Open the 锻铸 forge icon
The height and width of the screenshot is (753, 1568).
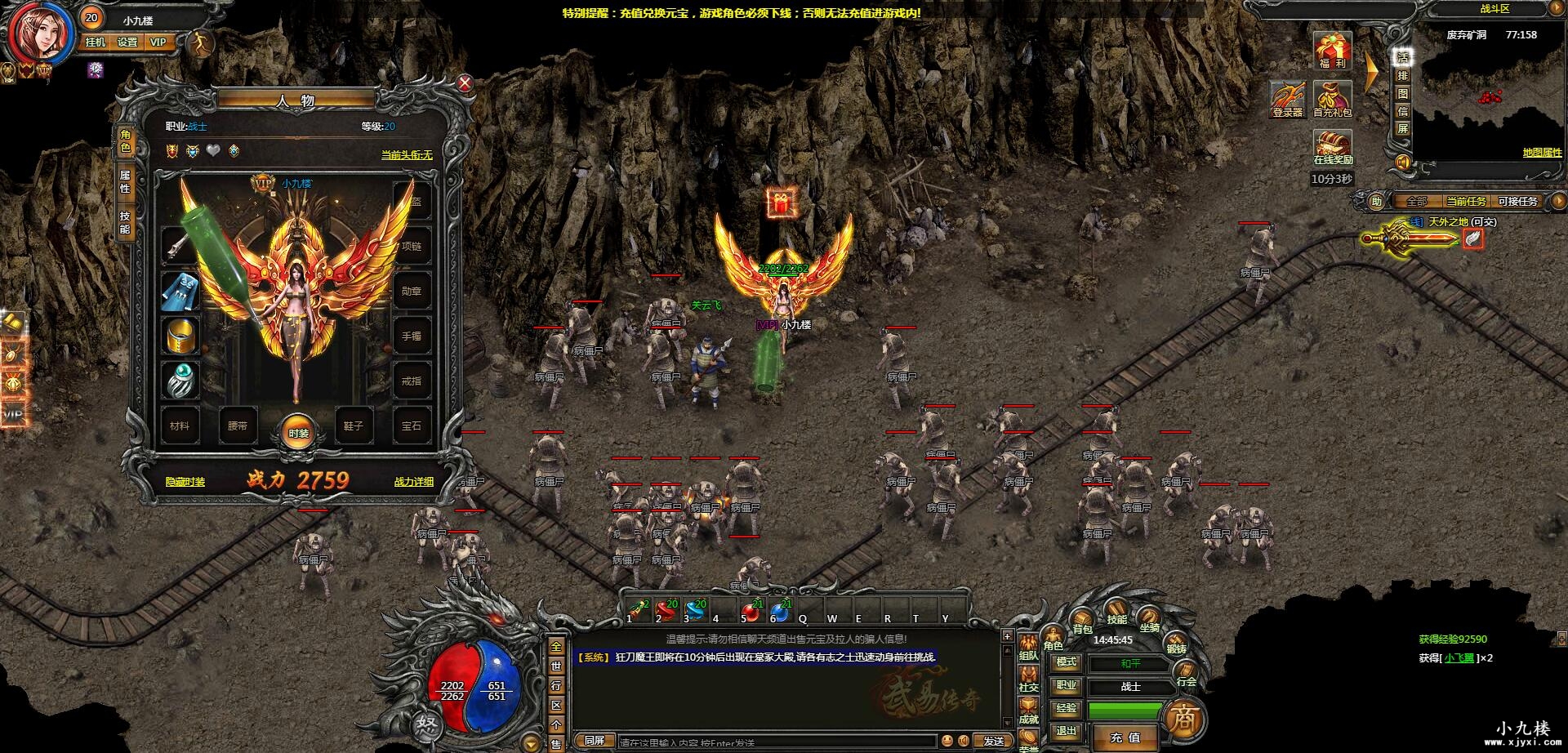click(x=1174, y=641)
